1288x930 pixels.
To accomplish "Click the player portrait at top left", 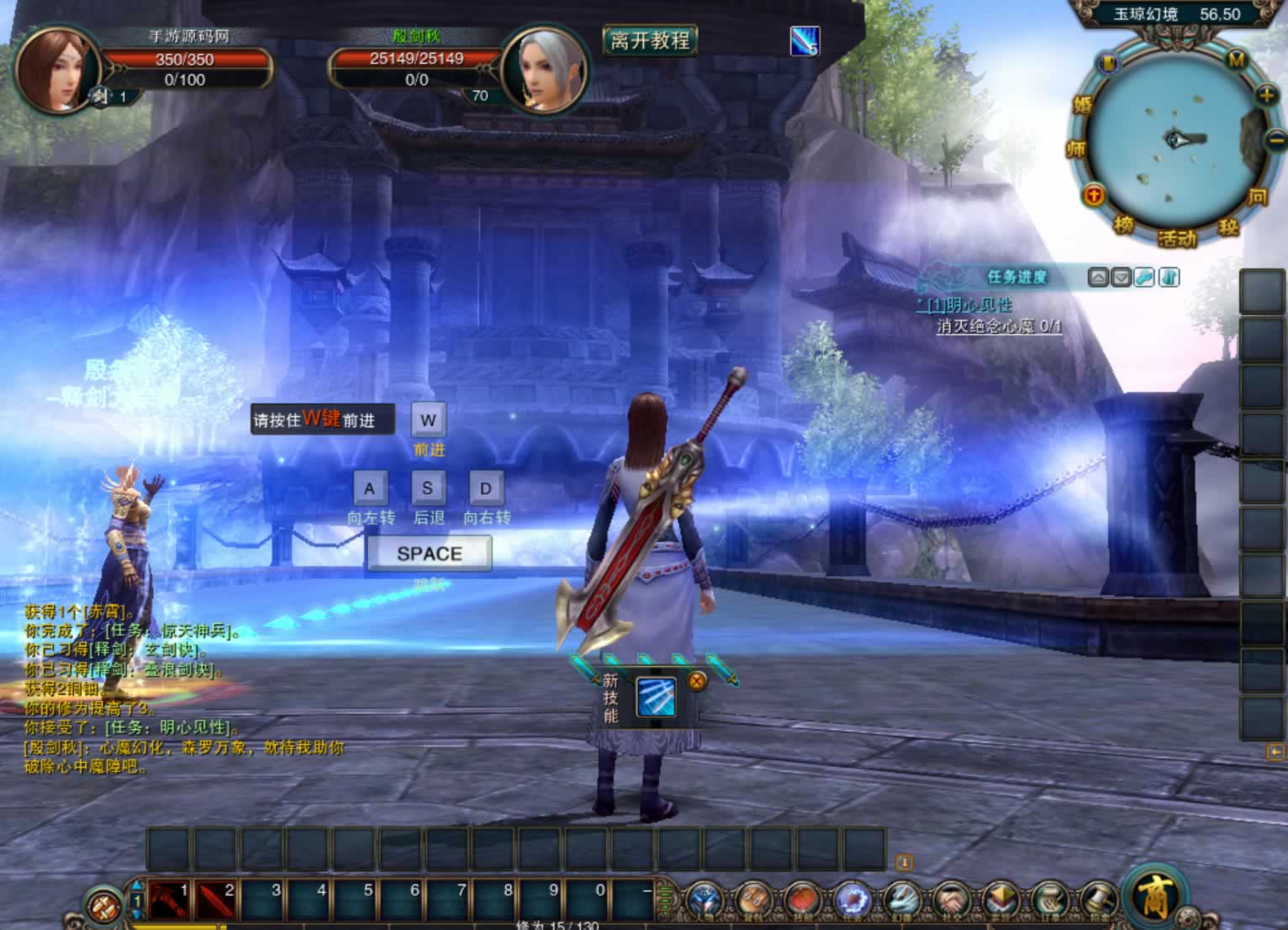I will click(x=55, y=70).
